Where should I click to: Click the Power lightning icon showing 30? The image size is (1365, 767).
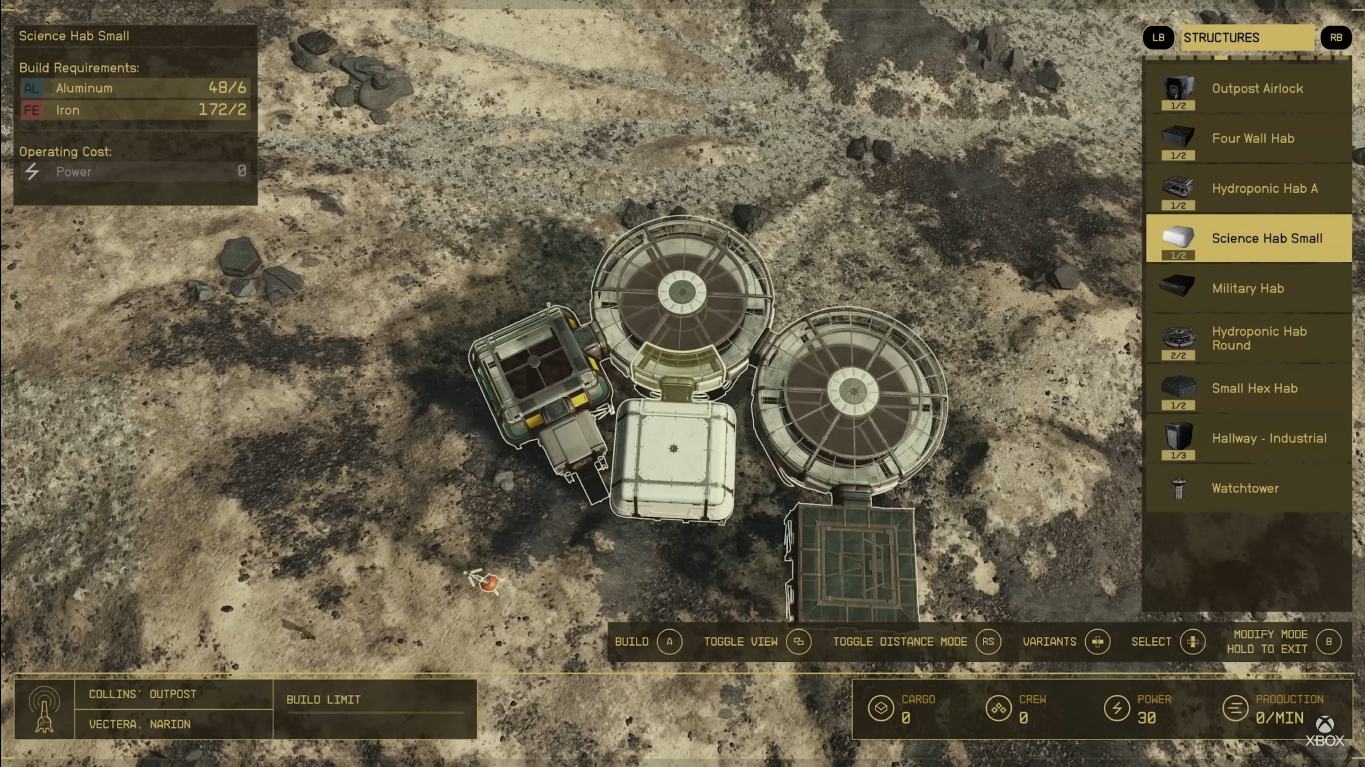point(1119,706)
